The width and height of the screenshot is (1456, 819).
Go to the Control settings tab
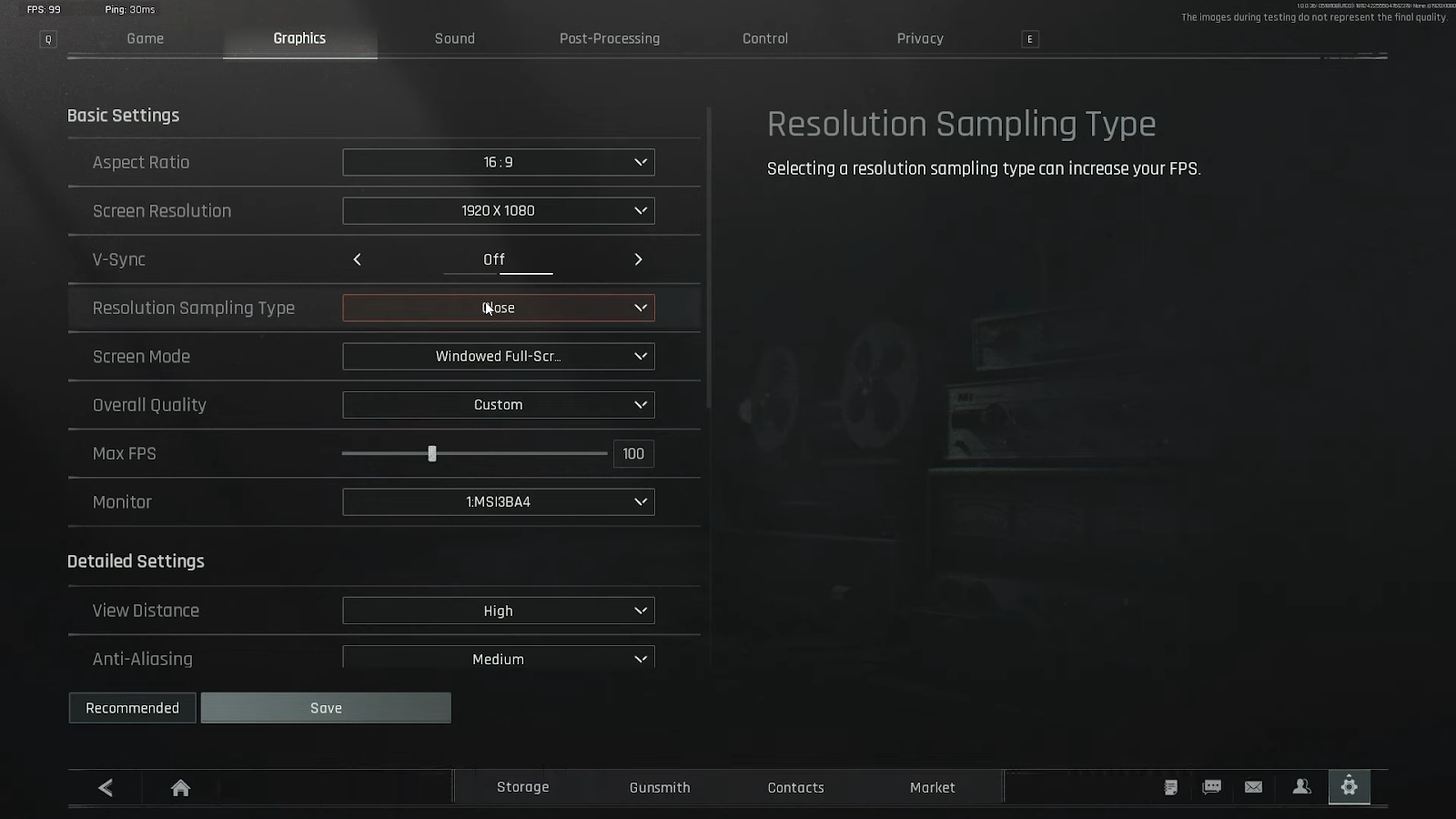point(764,38)
